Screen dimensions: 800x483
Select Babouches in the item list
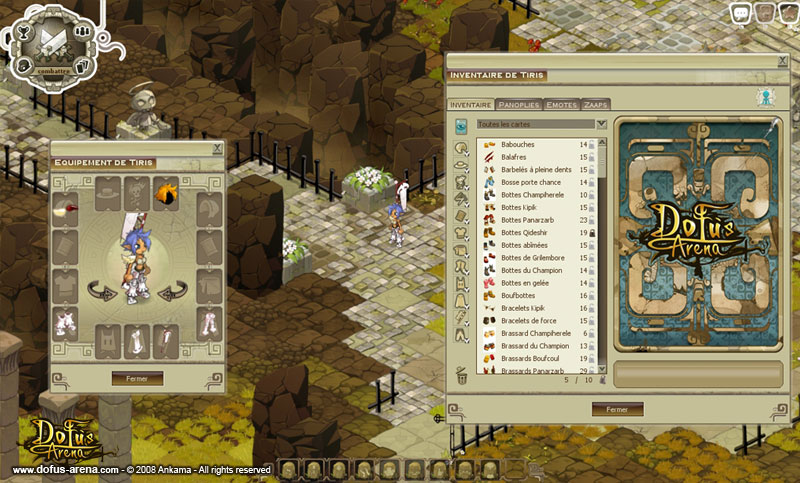coord(518,145)
